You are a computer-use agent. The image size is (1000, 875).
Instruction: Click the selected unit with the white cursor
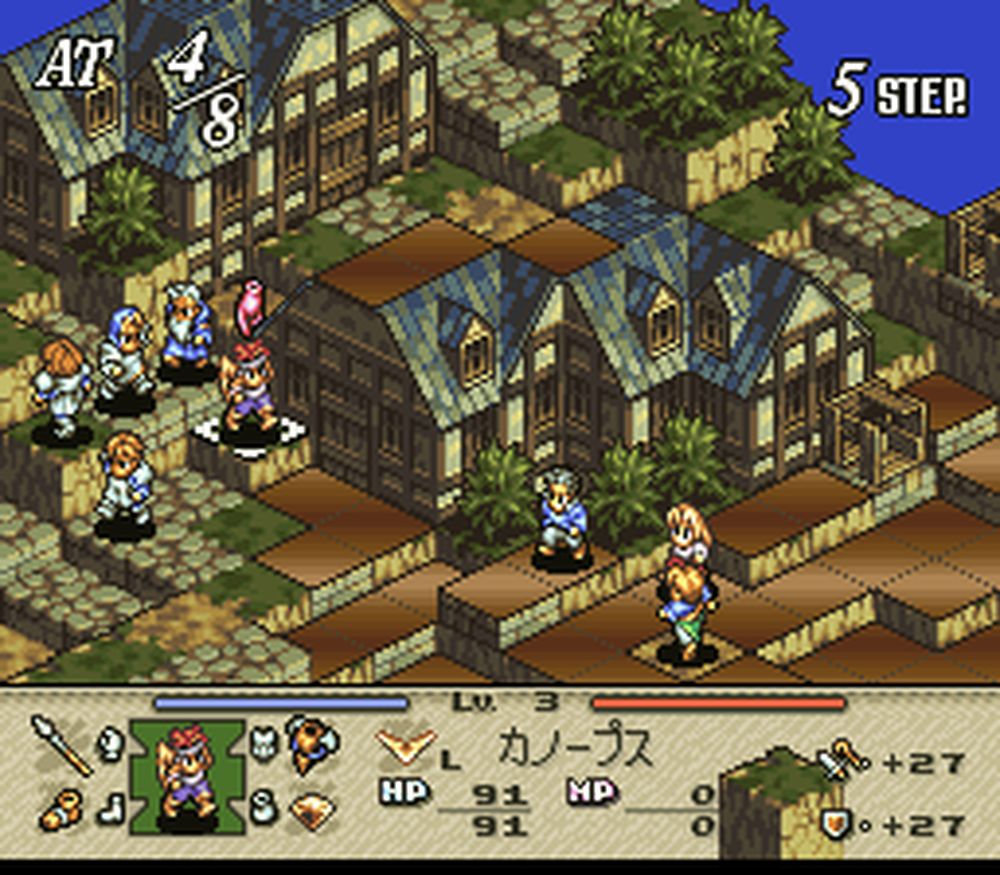[249, 392]
